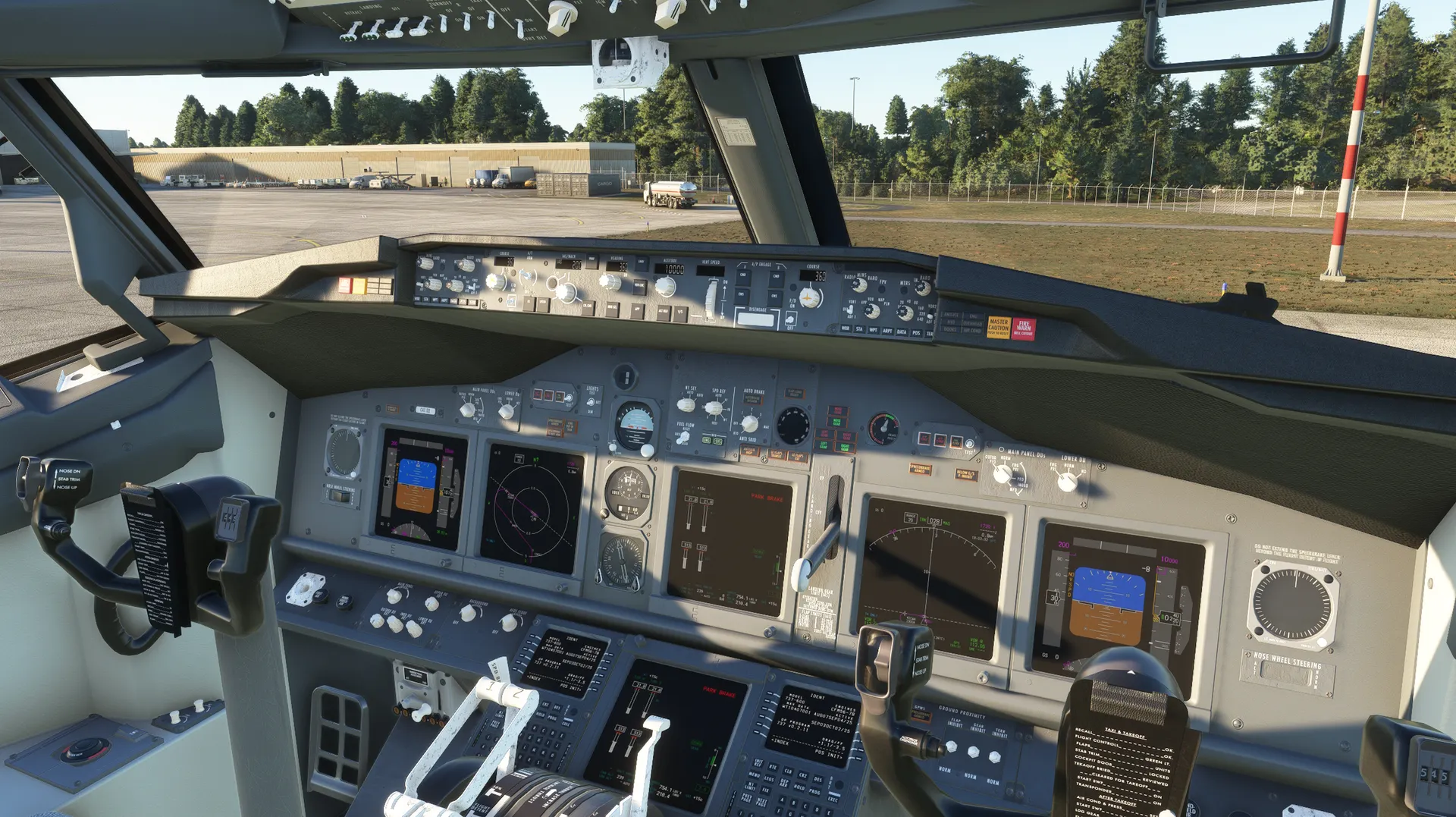The height and width of the screenshot is (817, 1456).
Task: Click the SPD REF knob
Action: tap(714, 408)
